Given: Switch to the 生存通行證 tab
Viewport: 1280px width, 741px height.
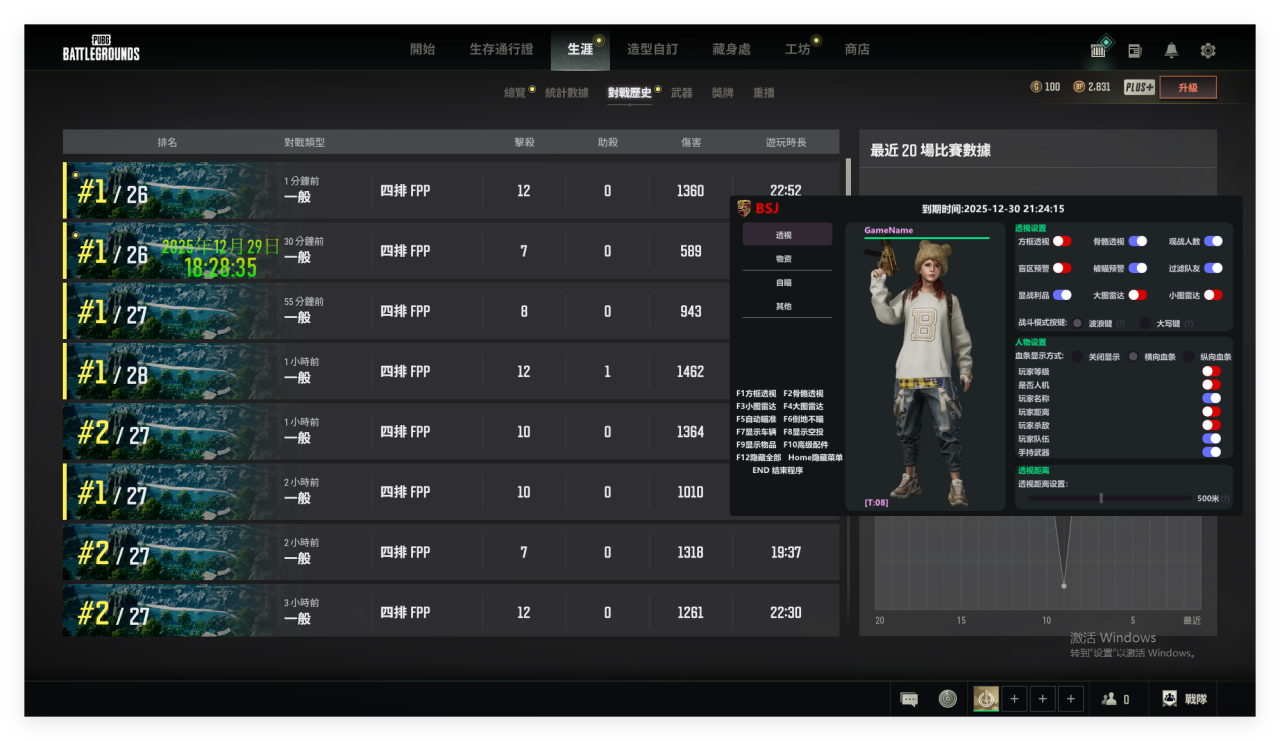Looking at the screenshot, I should coord(501,49).
